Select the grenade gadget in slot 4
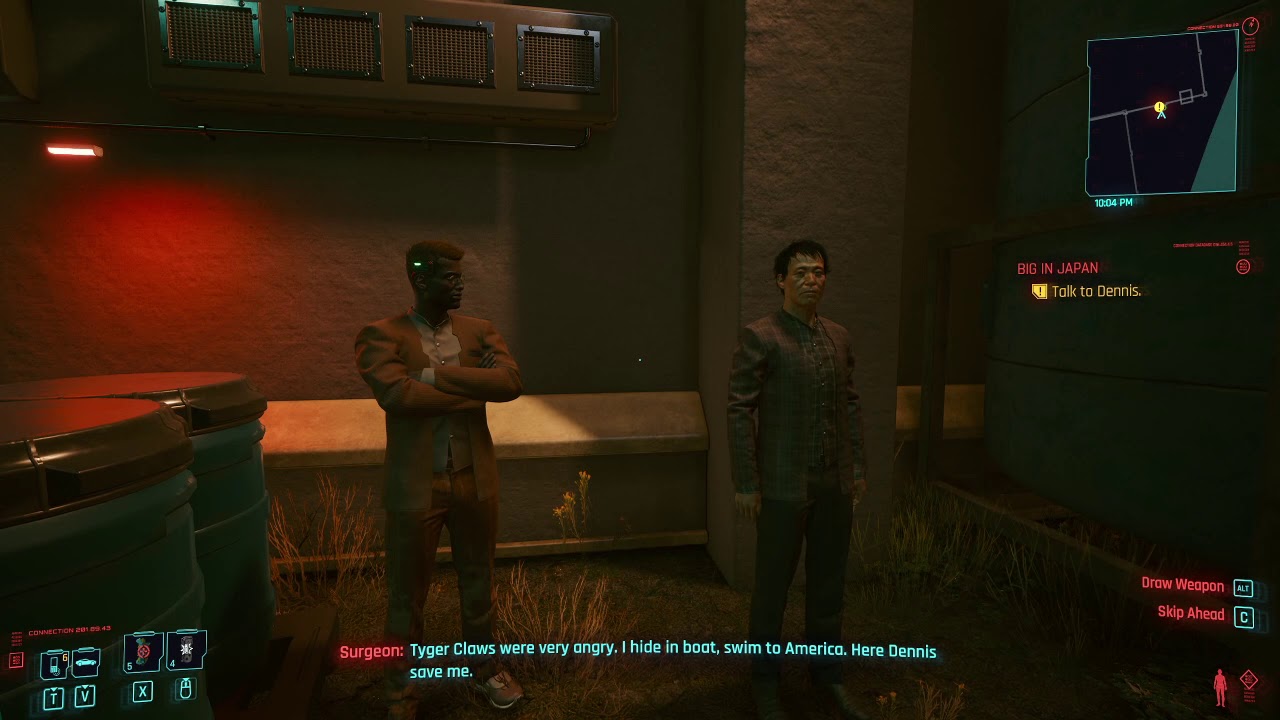 [x=187, y=650]
